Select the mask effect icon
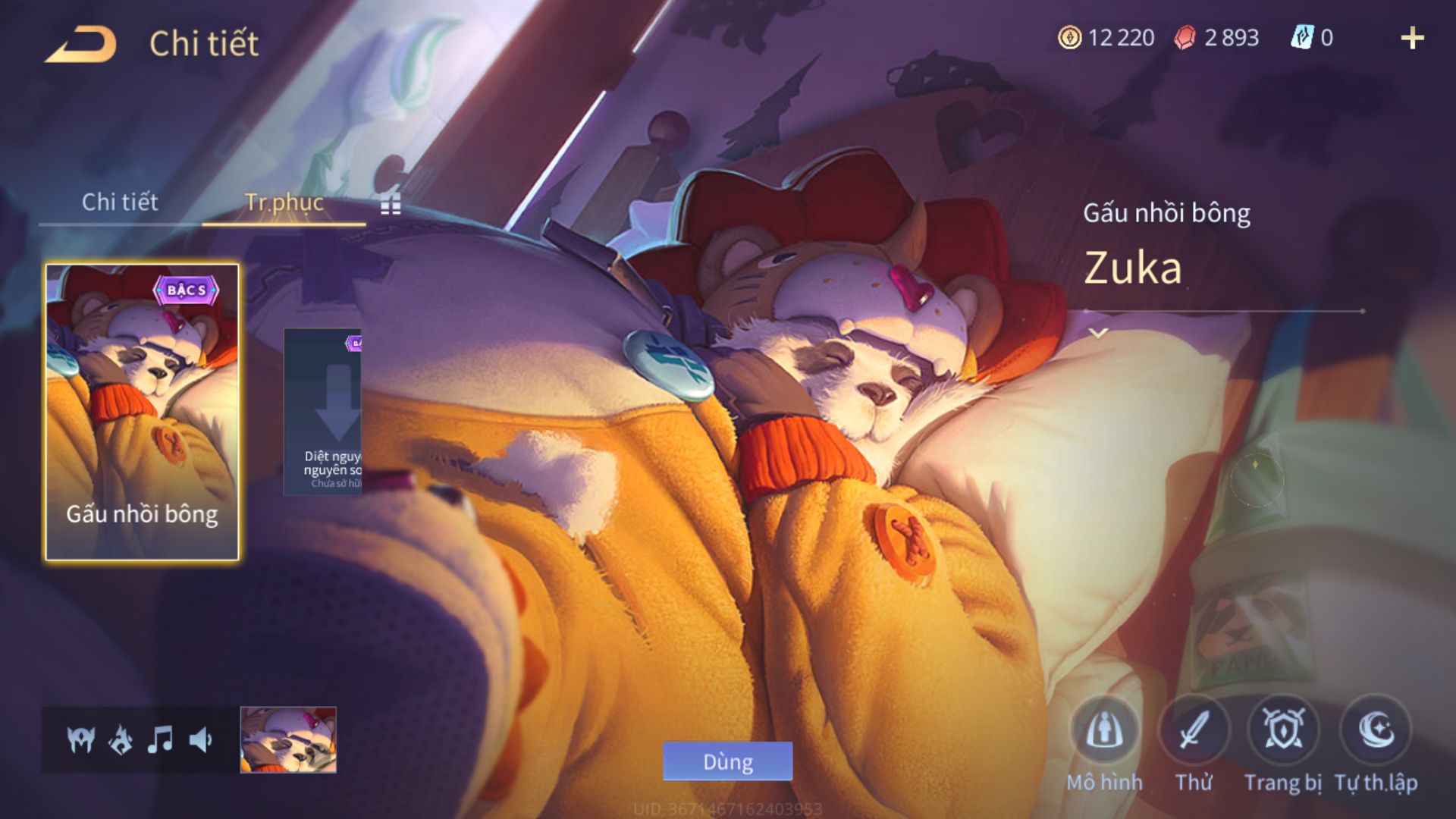Screen dimensions: 1456x819 80,739
